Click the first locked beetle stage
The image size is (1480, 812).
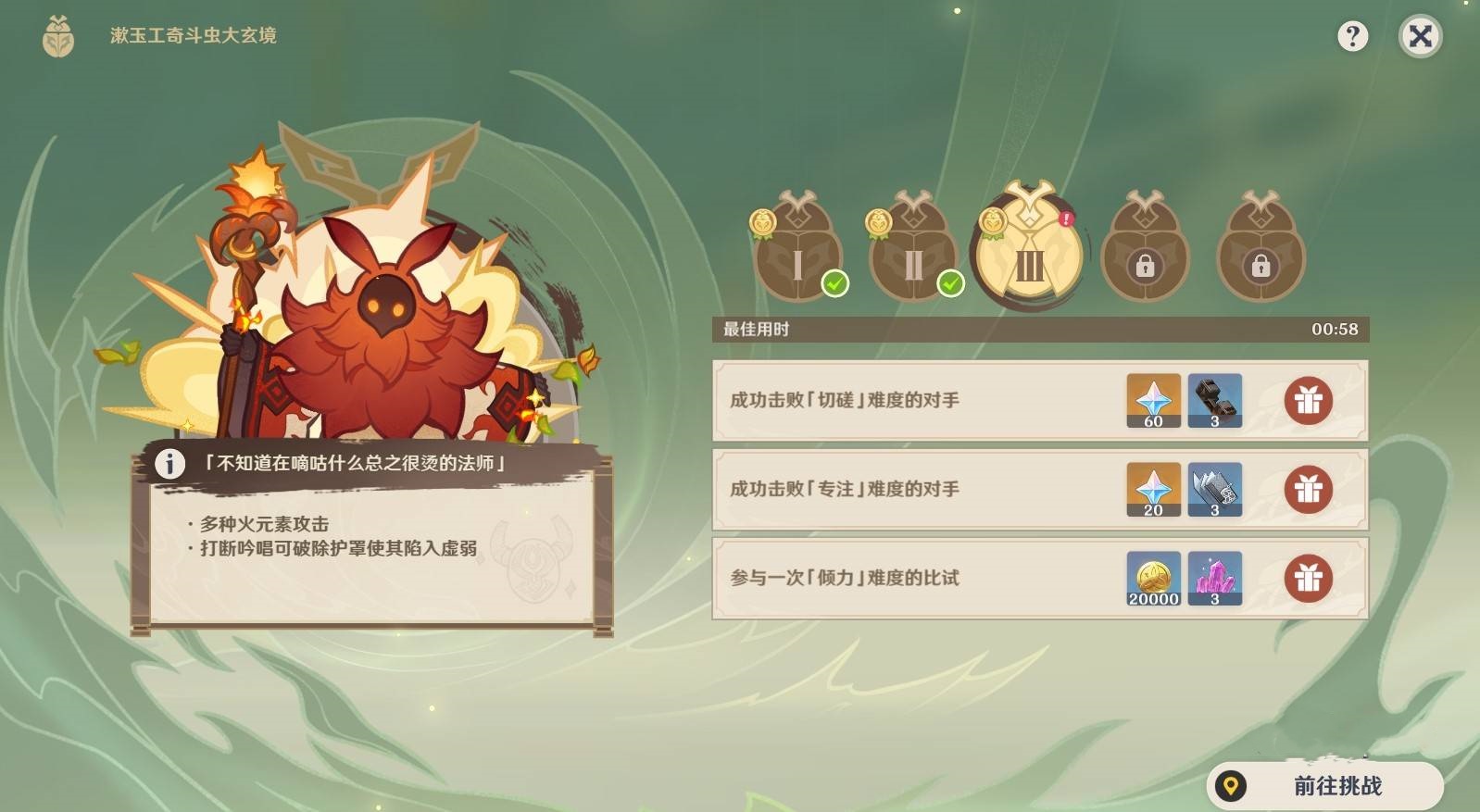click(x=1146, y=250)
